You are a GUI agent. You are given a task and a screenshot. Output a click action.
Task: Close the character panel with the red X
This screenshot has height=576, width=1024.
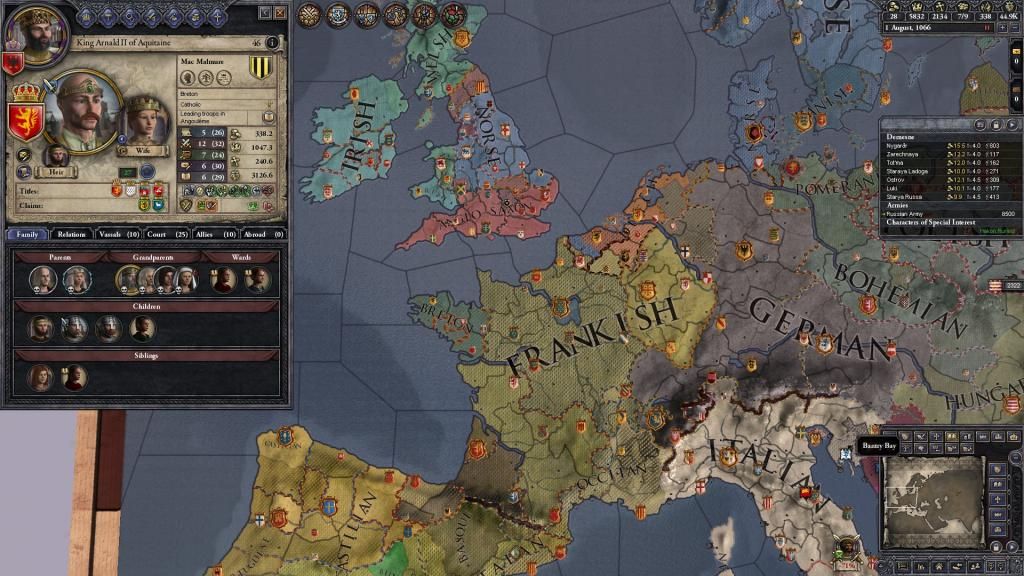[x=281, y=13]
